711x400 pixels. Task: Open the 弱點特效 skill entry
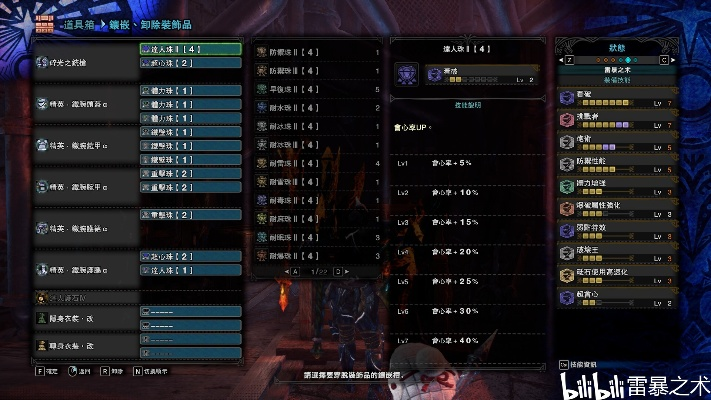click(x=617, y=227)
